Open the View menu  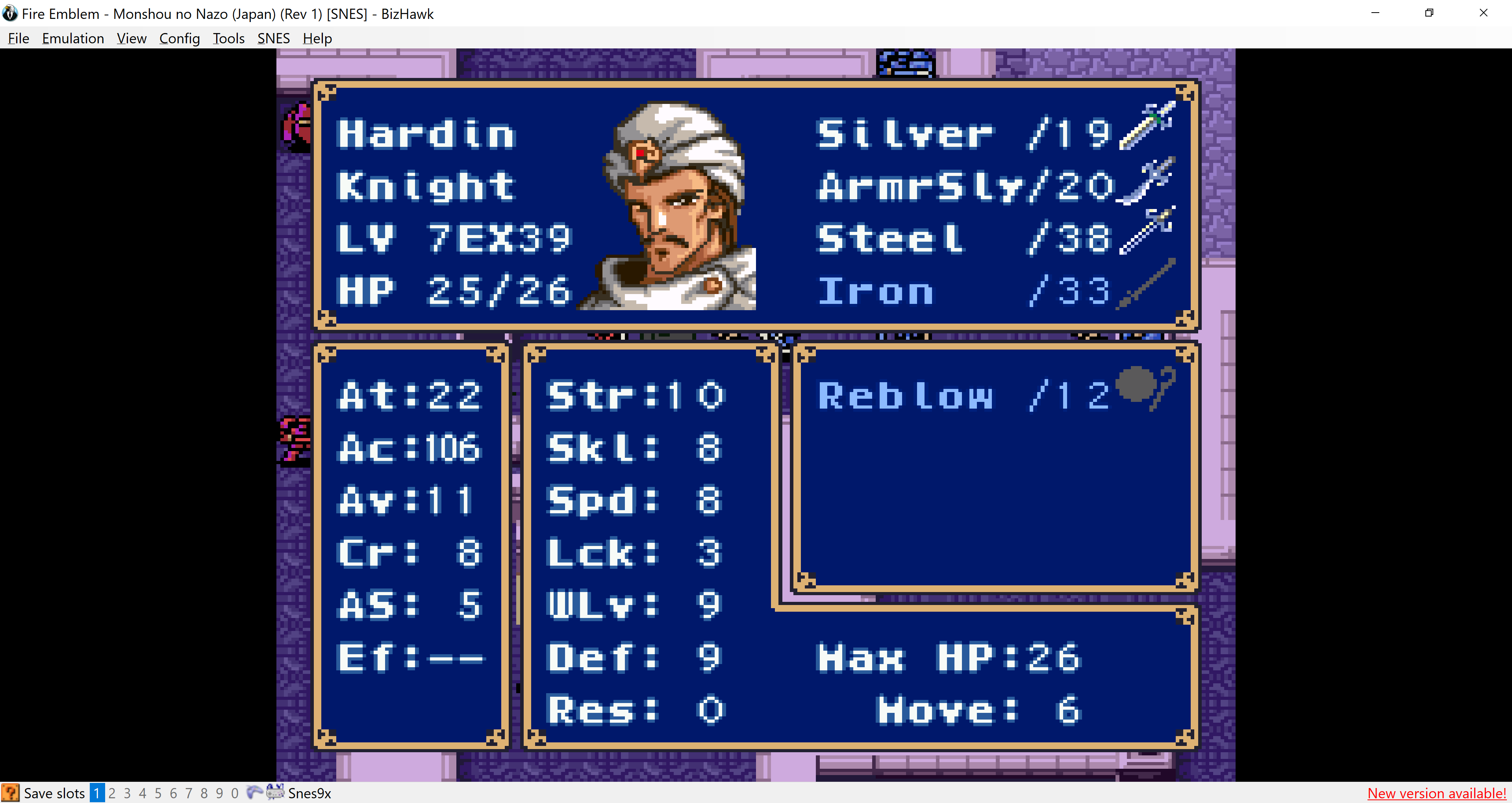click(132, 38)
